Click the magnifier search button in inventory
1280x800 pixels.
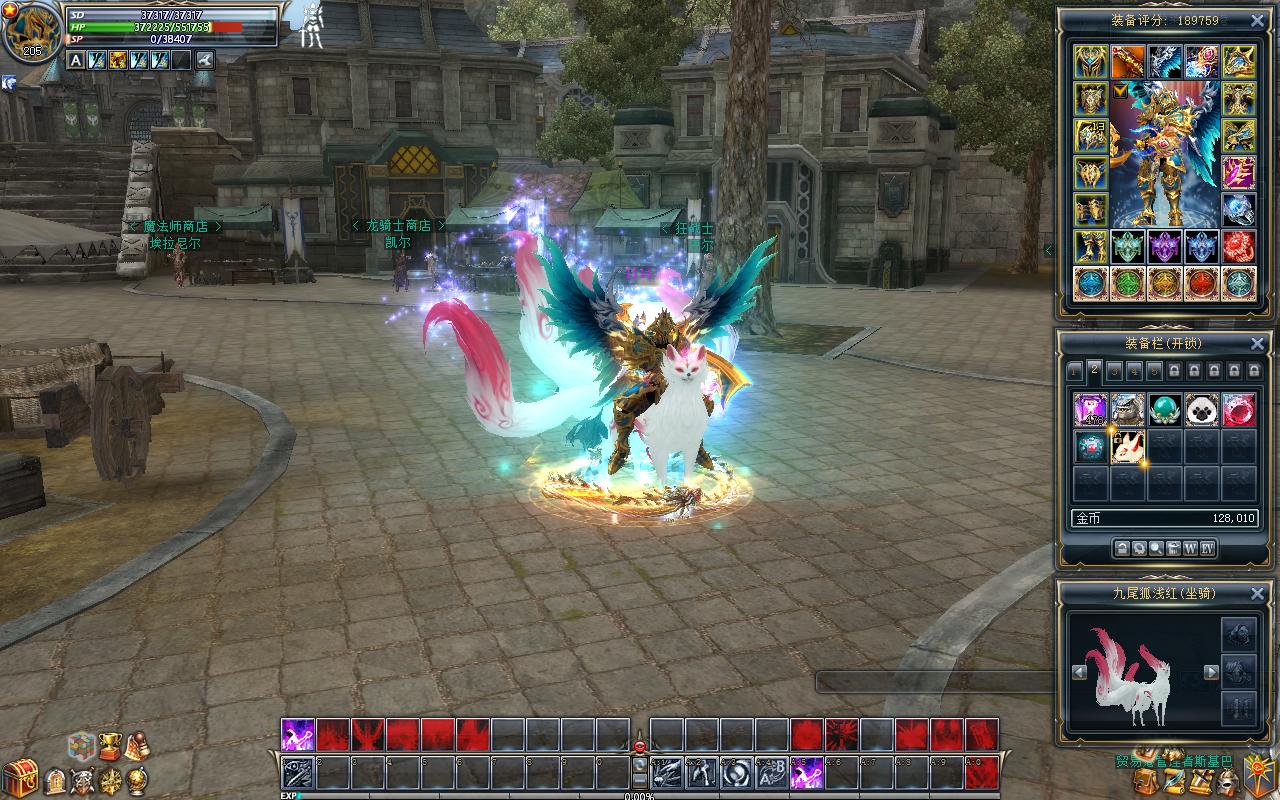pyautogui.click(x=1156, y=548)
